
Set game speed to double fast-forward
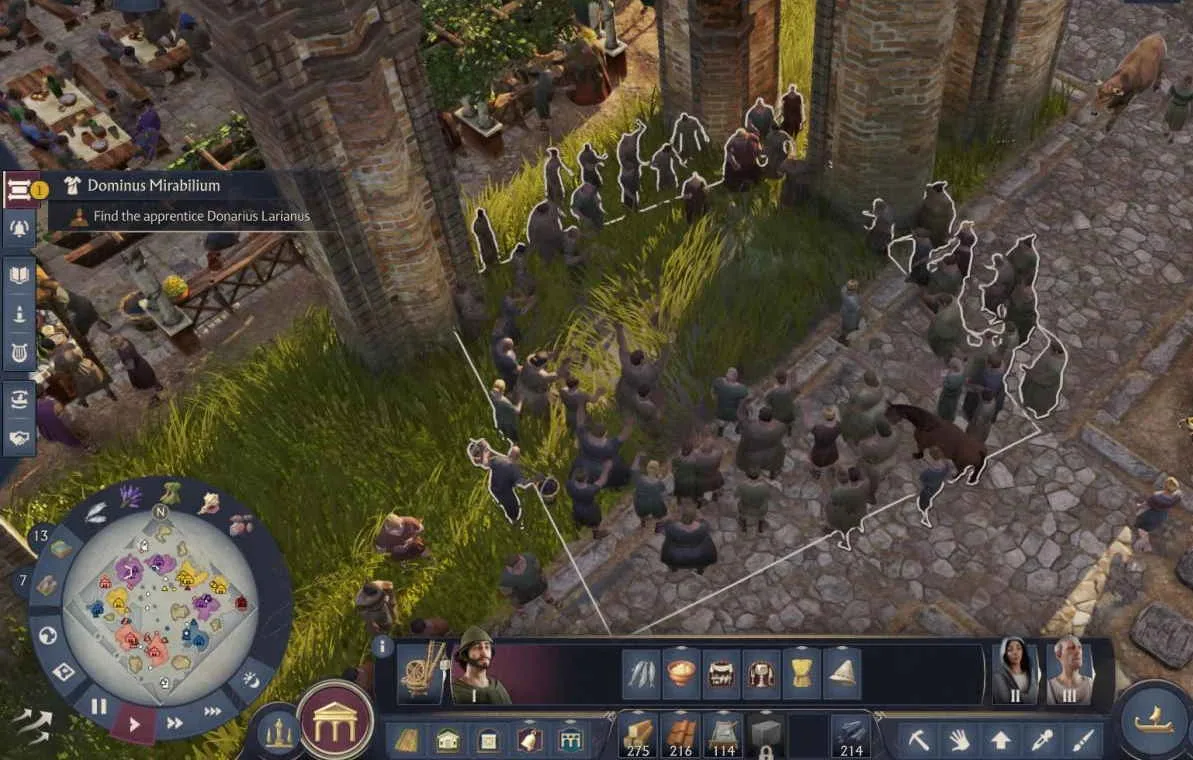[x=174, y=722]
